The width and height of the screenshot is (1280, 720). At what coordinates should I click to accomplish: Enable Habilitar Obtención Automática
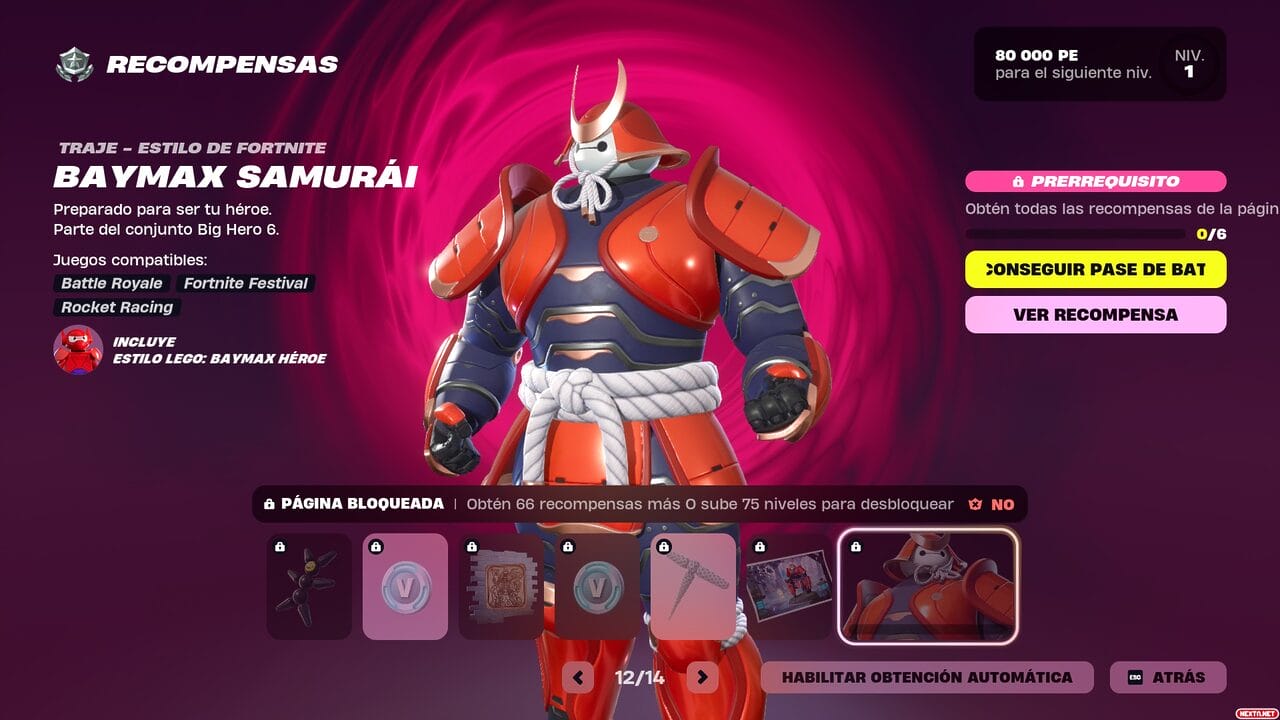point(926,677)
